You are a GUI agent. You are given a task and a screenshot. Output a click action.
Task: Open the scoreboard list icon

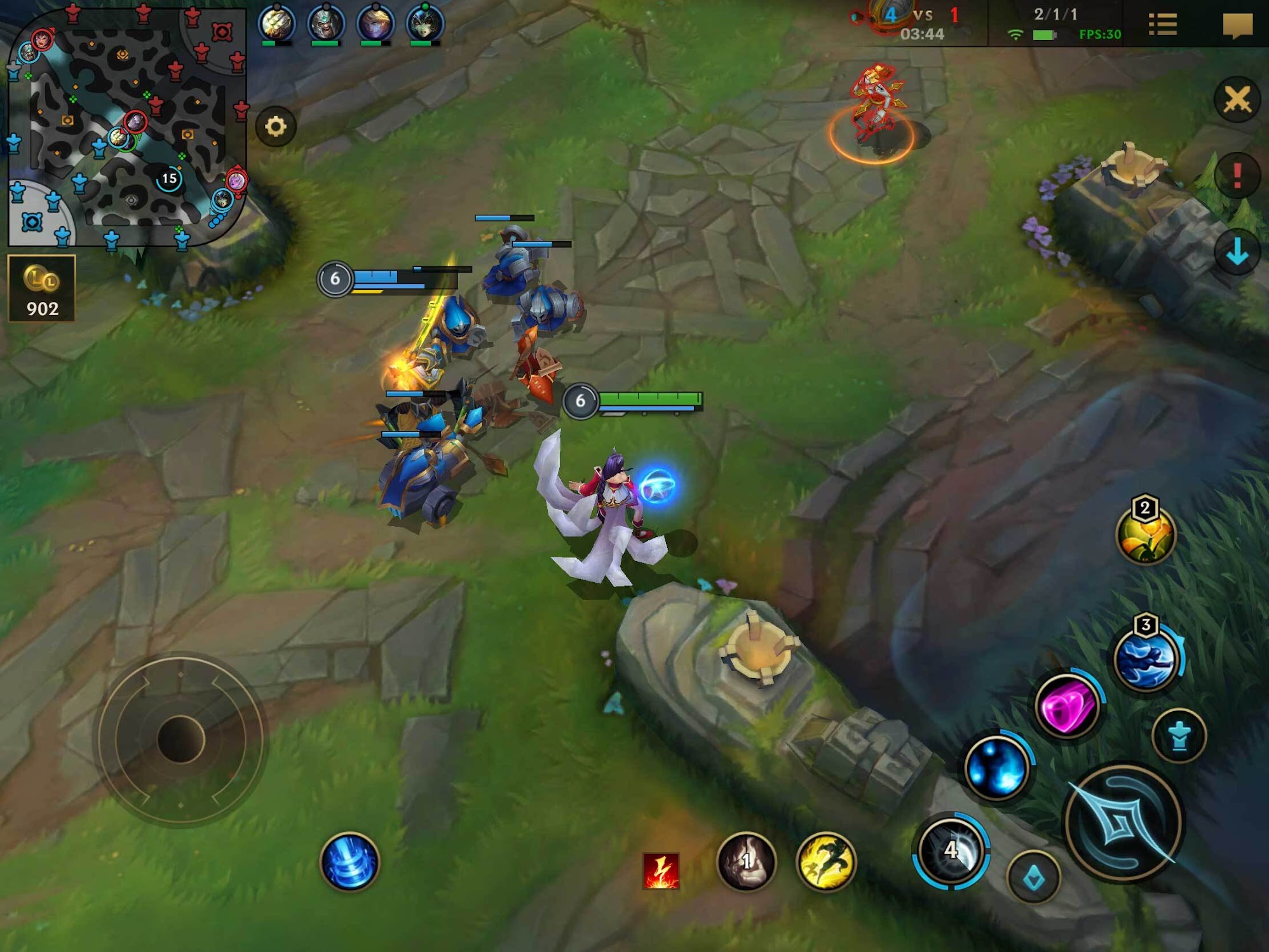click(x=1162, y=25)
